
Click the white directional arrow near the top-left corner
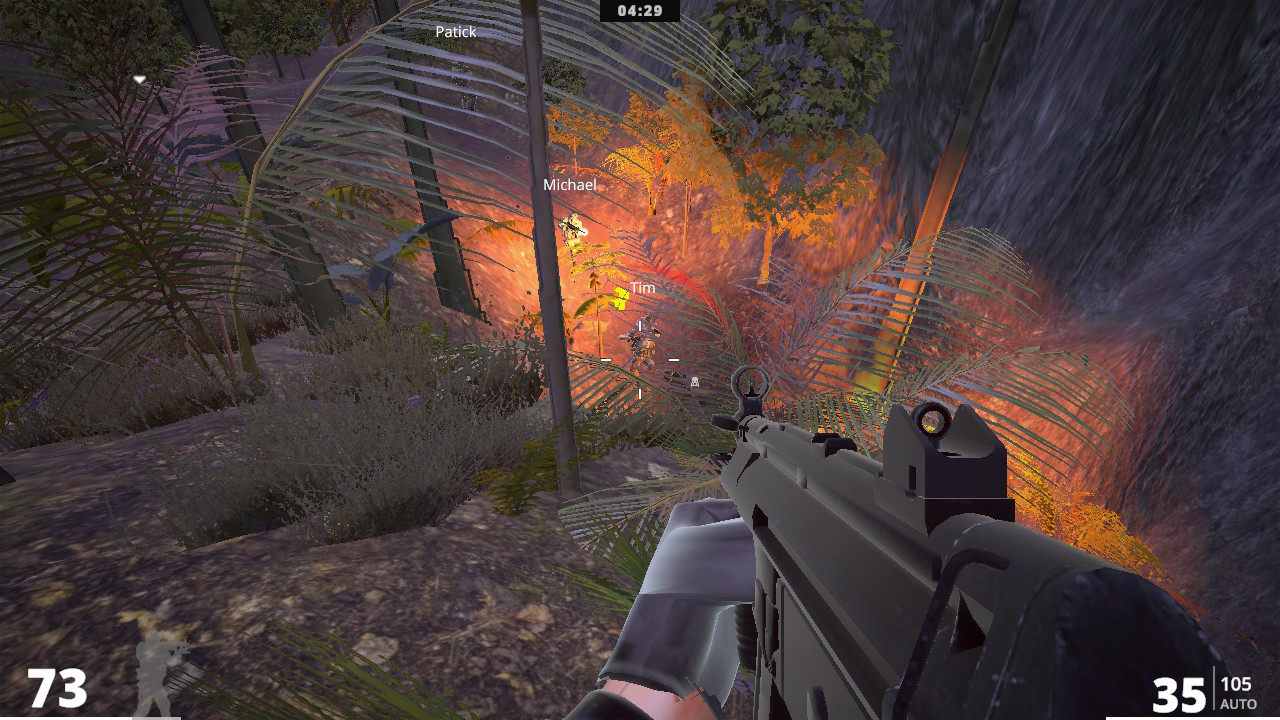coord(140,78)
